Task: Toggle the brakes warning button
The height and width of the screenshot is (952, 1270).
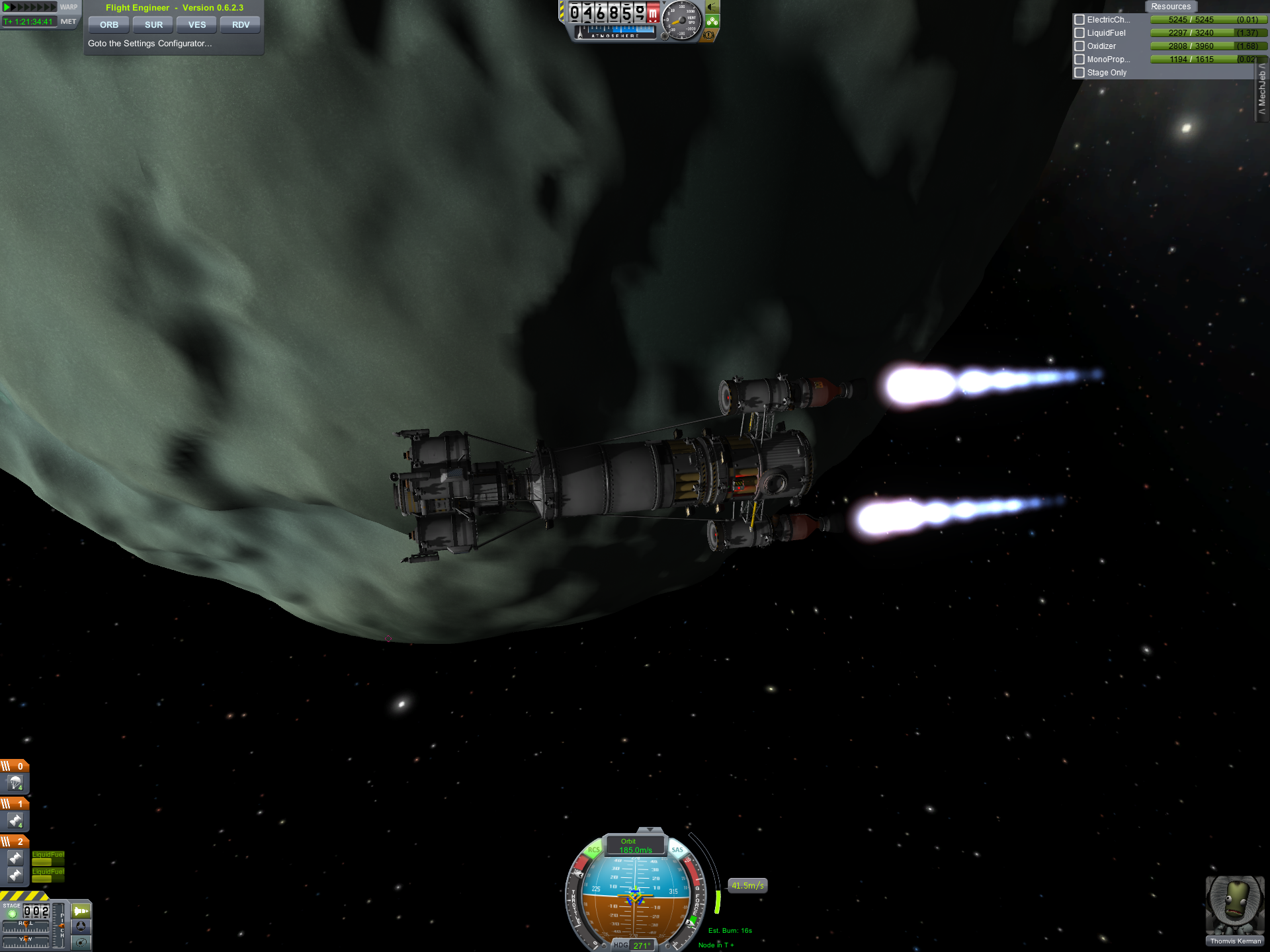Action: tap(709, 35)
